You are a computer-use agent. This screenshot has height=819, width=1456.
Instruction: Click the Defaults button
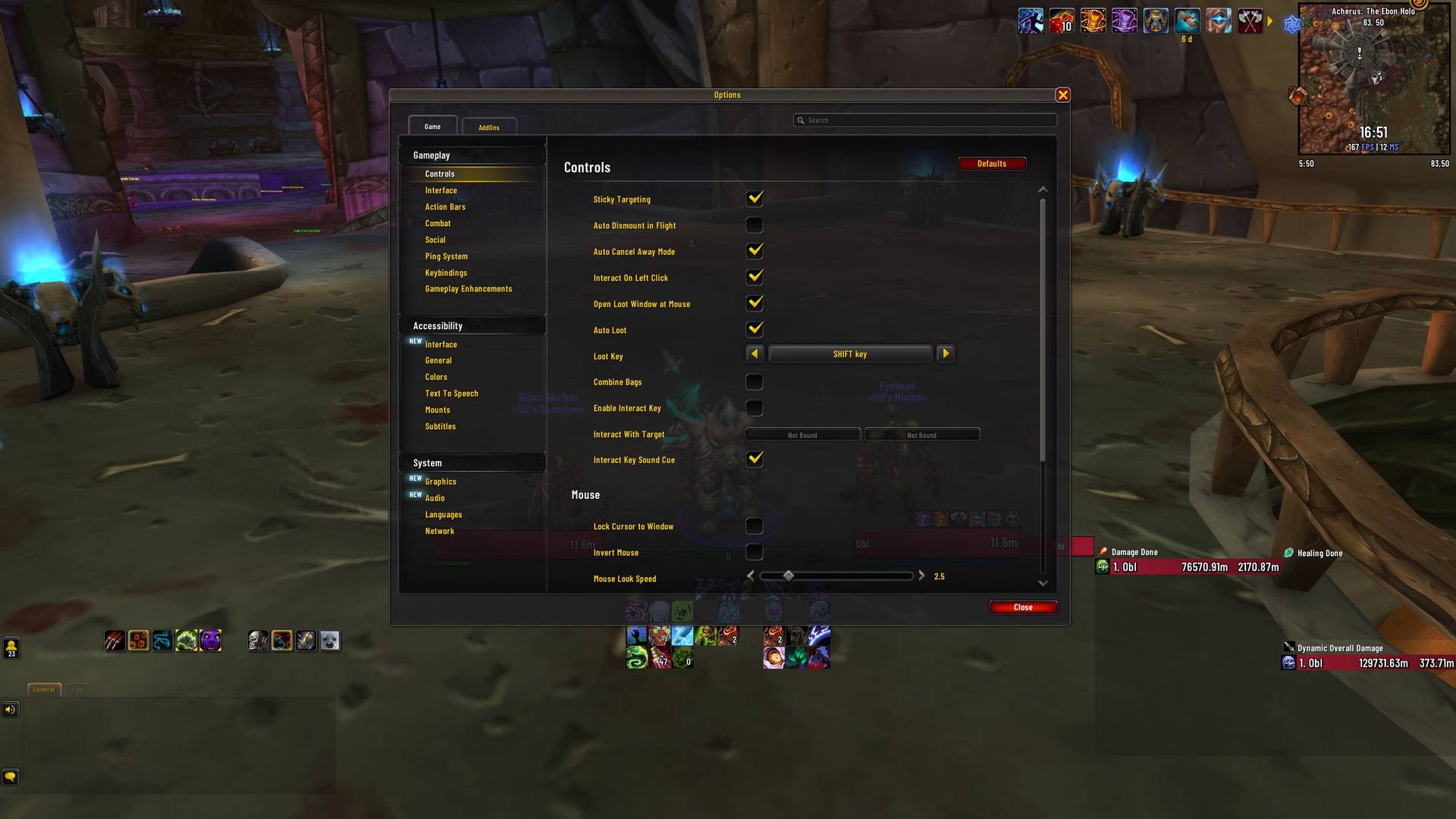point(992,163)
